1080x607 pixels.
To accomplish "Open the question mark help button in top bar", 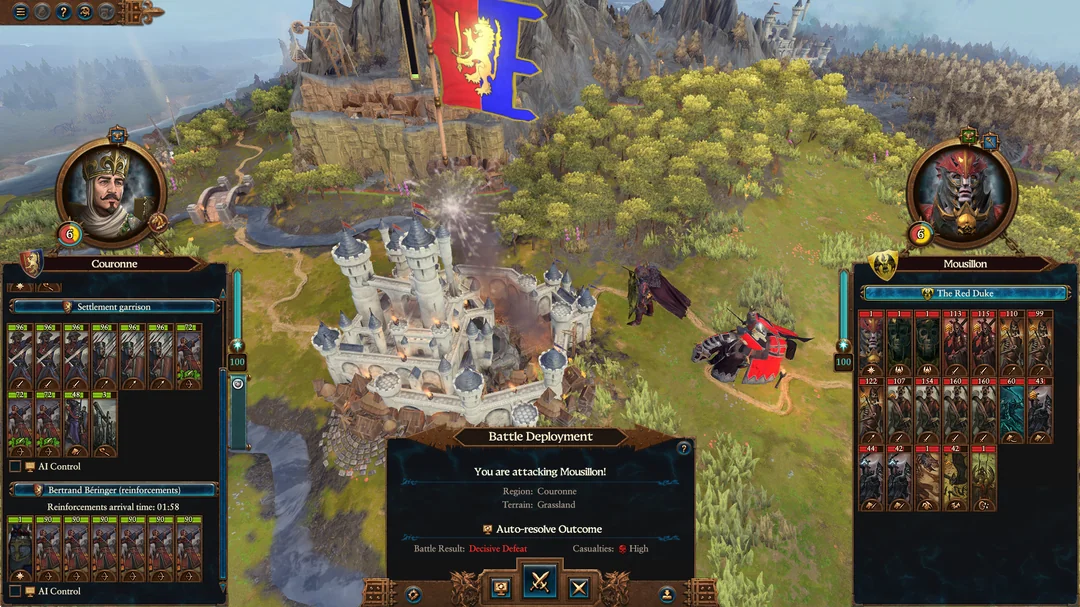I will [x=63, y=12].
